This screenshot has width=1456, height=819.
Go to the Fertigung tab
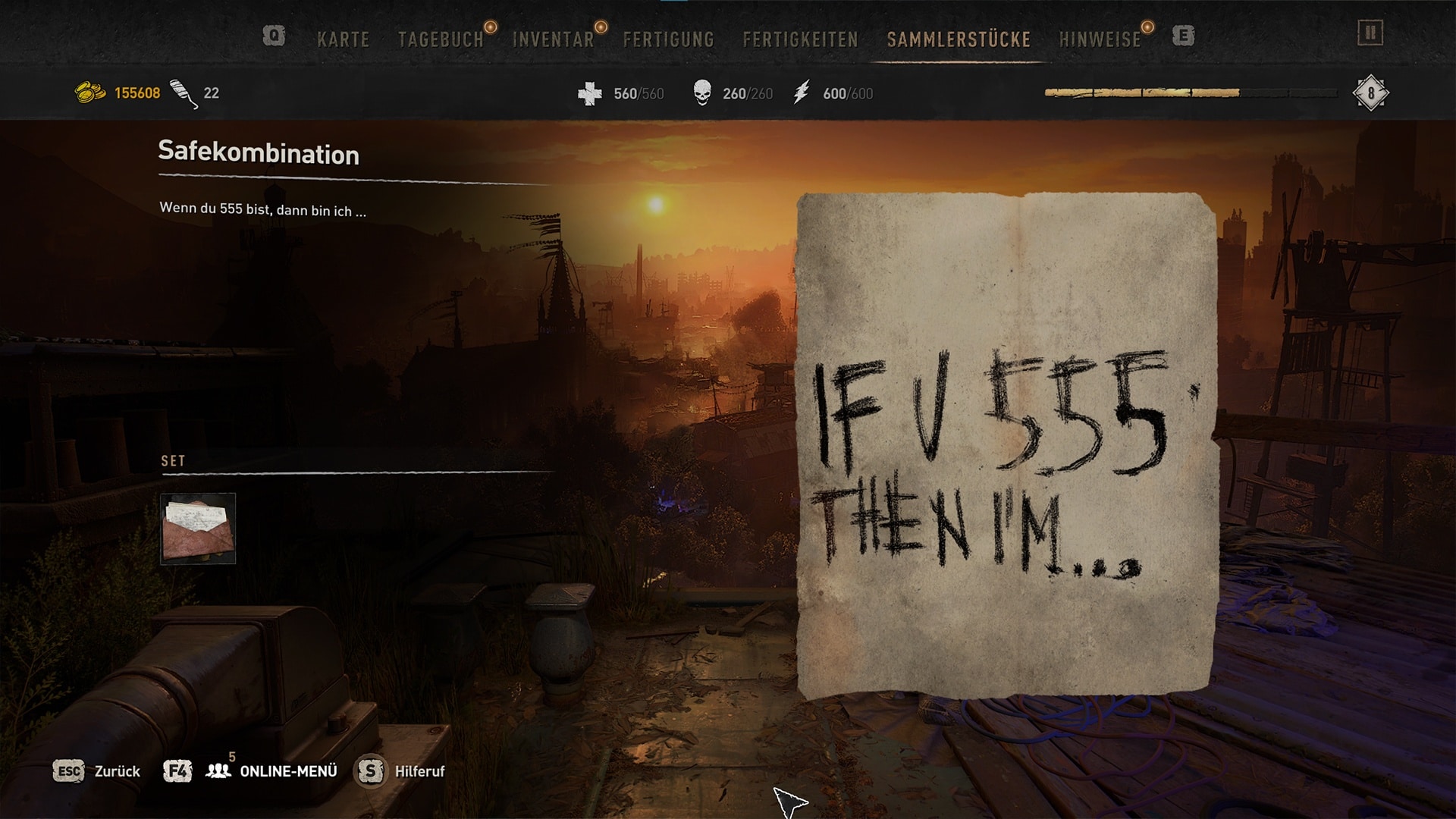668,39
